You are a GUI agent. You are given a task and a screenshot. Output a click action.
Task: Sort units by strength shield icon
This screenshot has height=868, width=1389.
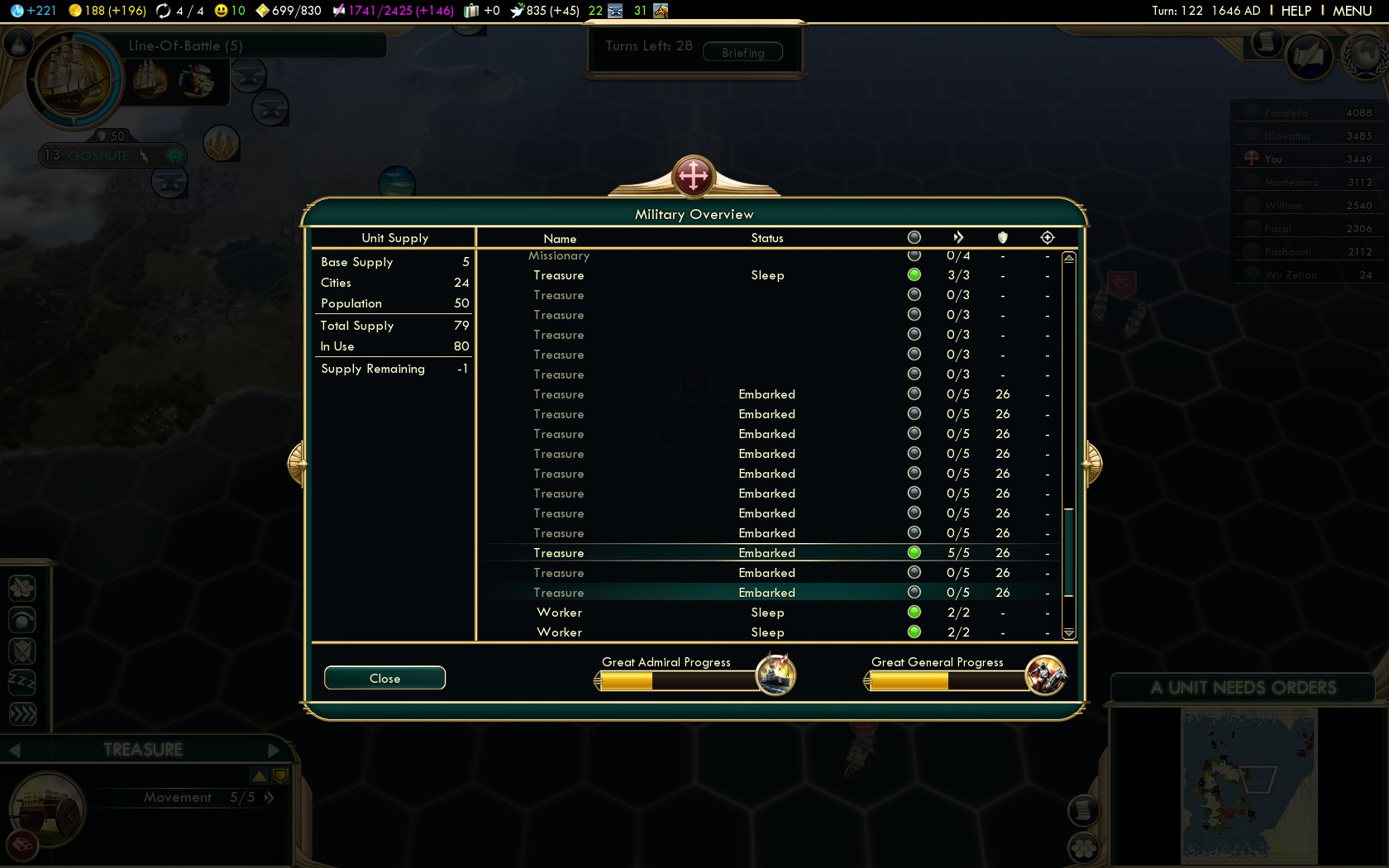coord(1003,238)
